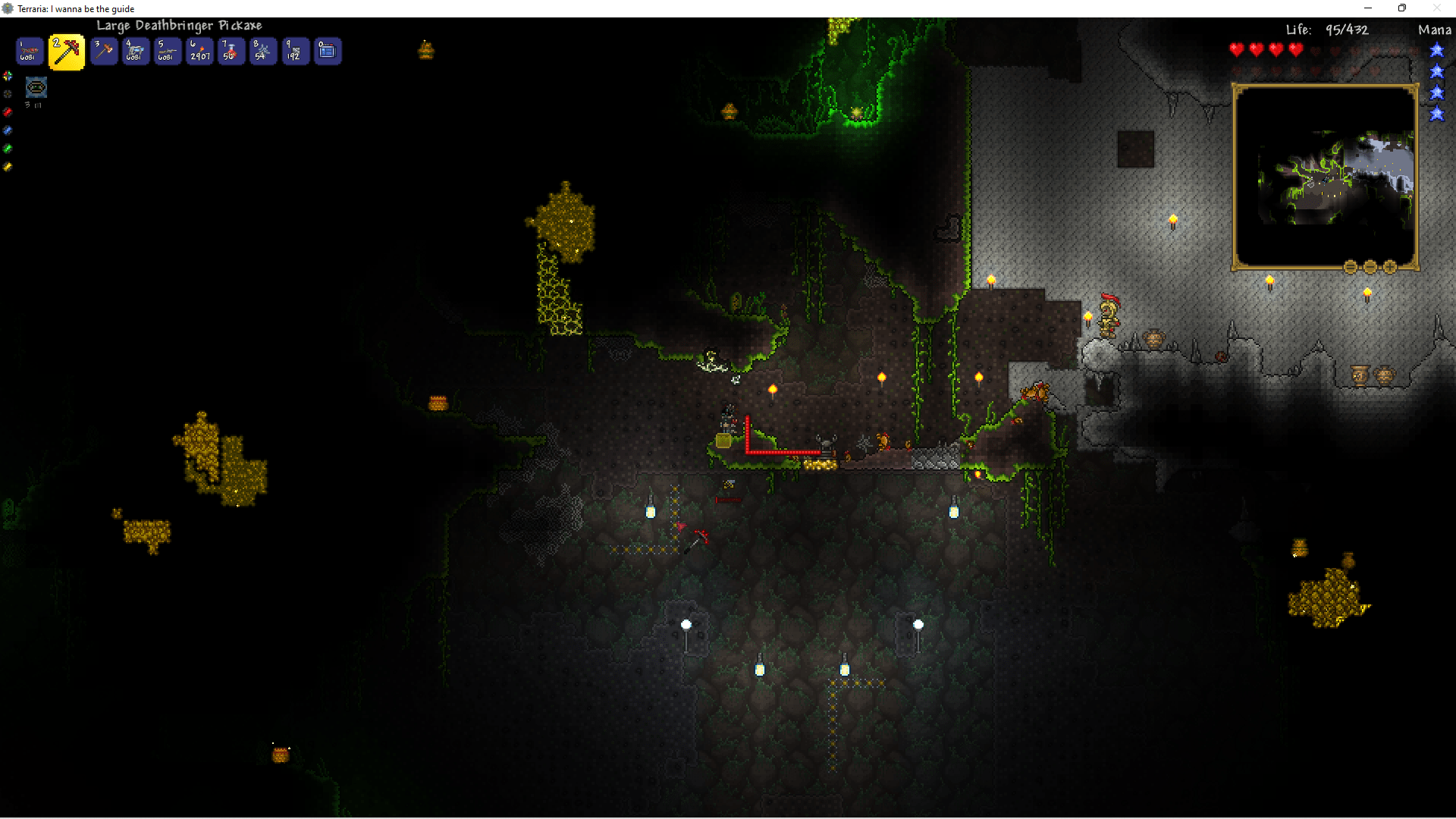Toggle the red info display icon on left edge
This screenshot has width=1456, height=819.
point(8,112)
